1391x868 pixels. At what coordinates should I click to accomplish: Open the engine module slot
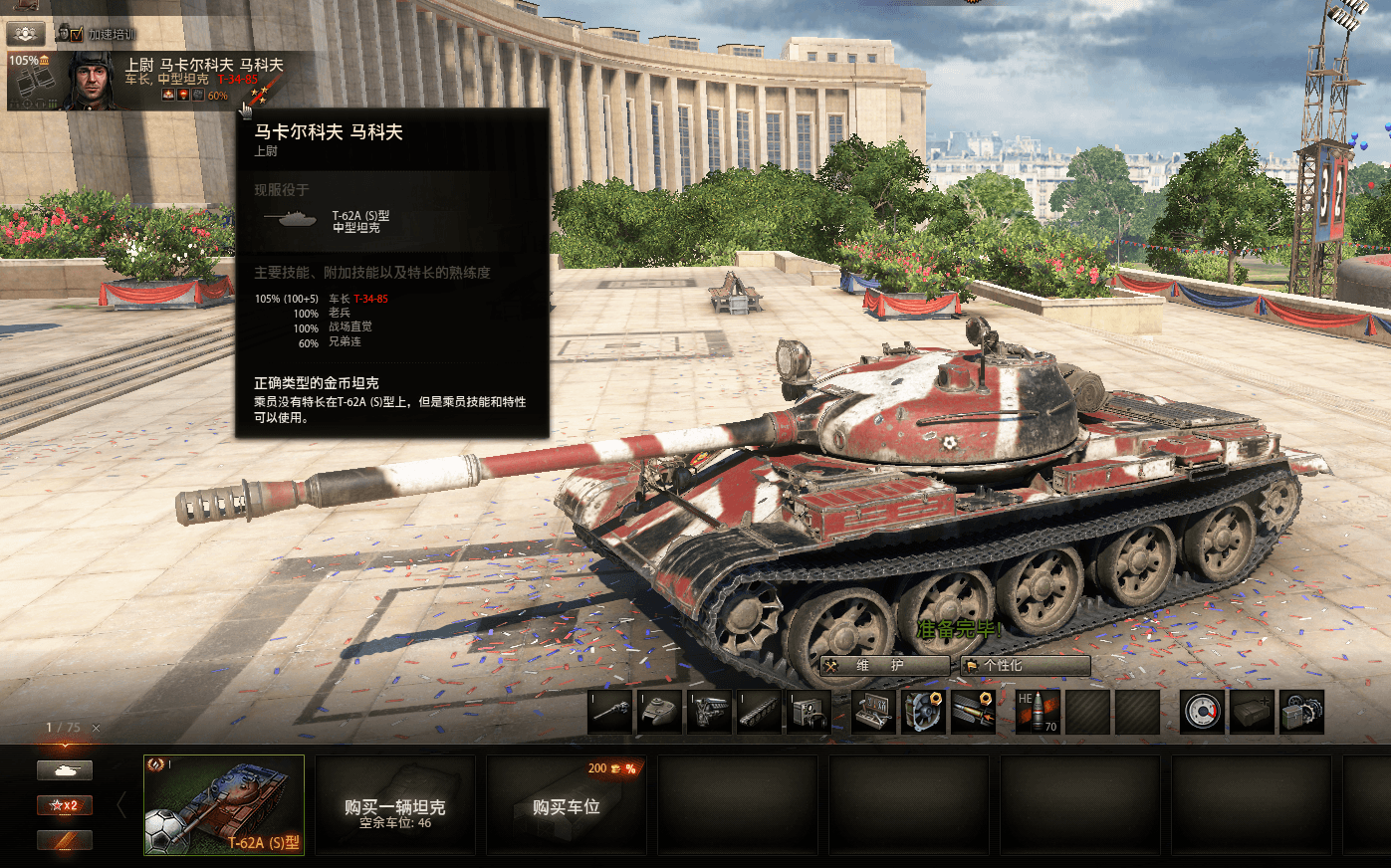[709, 712]
